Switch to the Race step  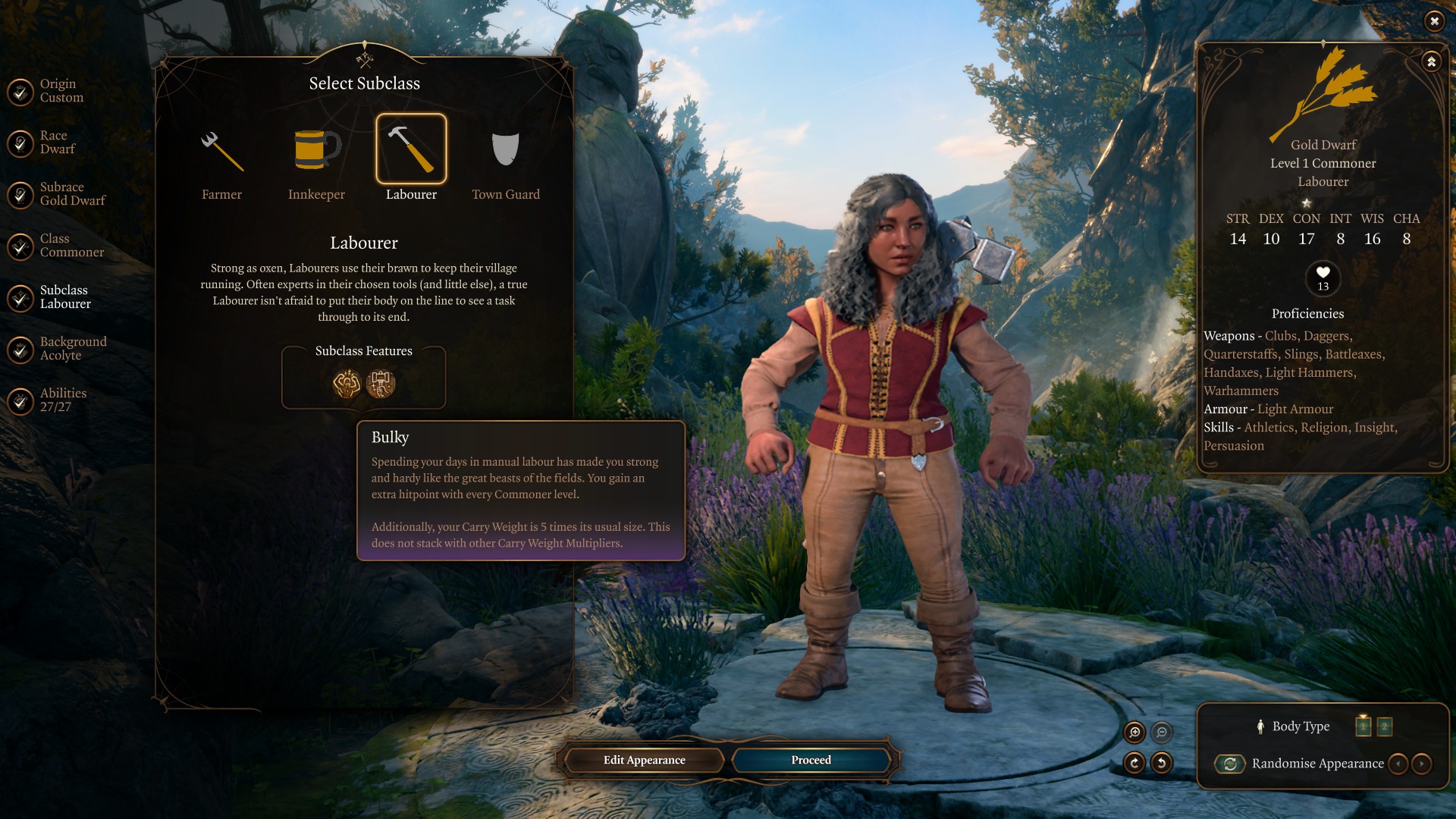click(20, 143)
